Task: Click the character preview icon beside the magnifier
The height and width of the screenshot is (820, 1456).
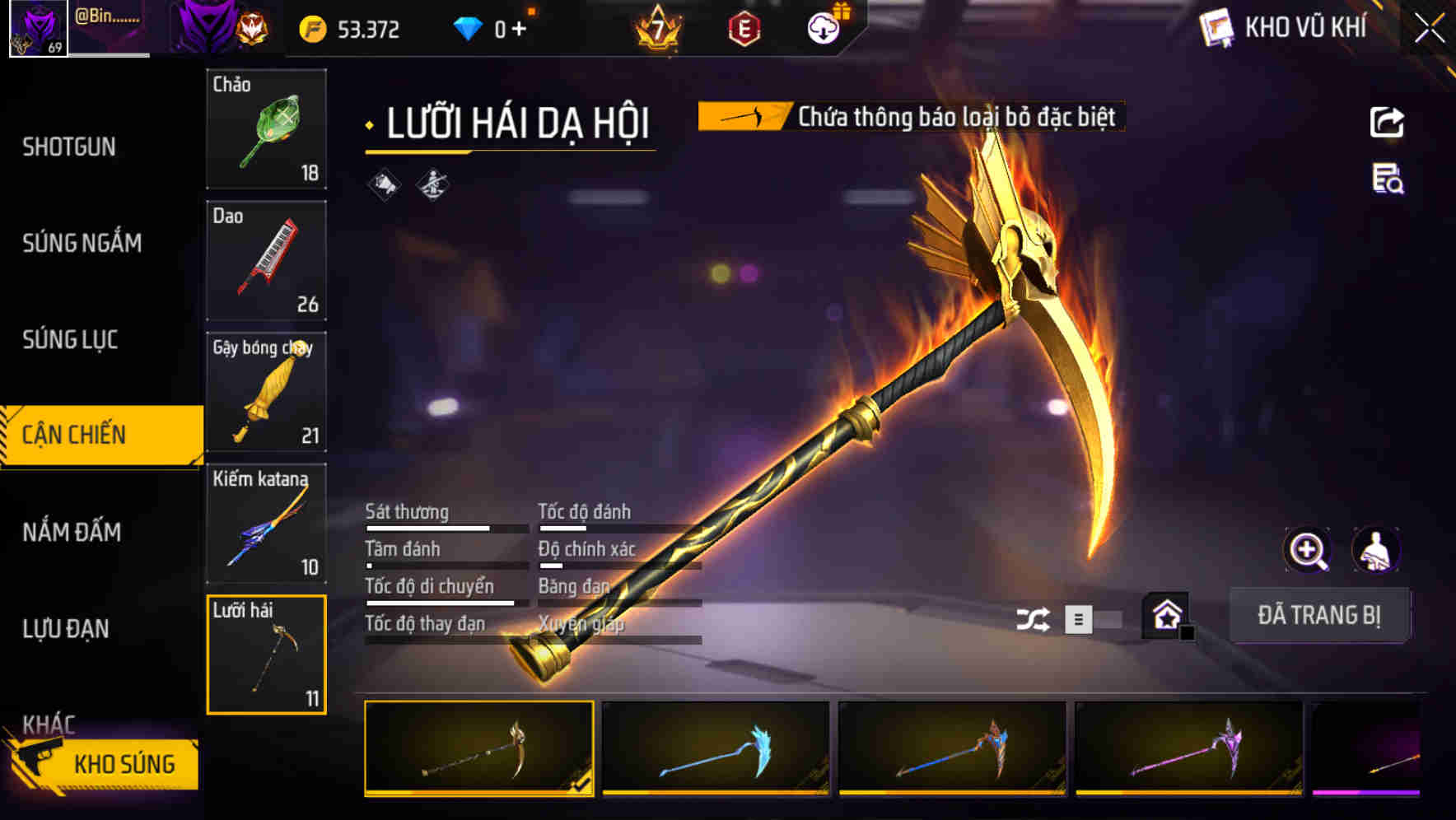Action: tap(1377, 550)
